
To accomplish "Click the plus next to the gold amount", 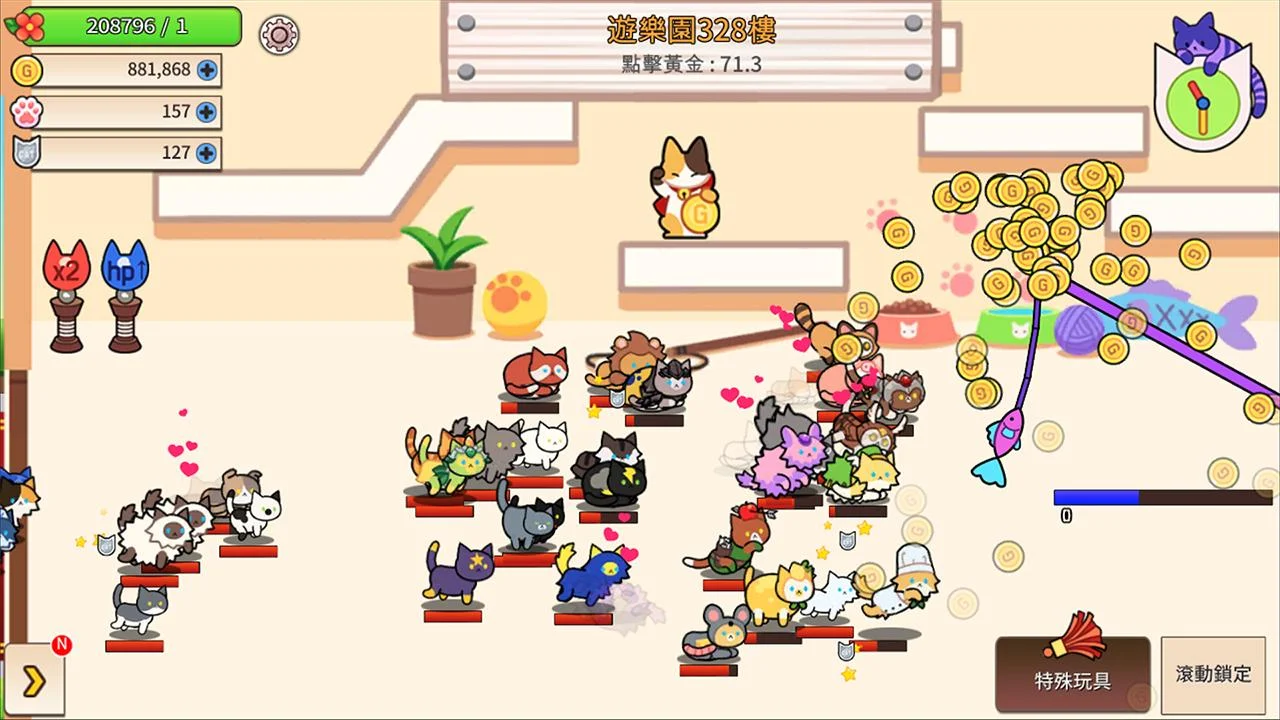I will (207, 71).
